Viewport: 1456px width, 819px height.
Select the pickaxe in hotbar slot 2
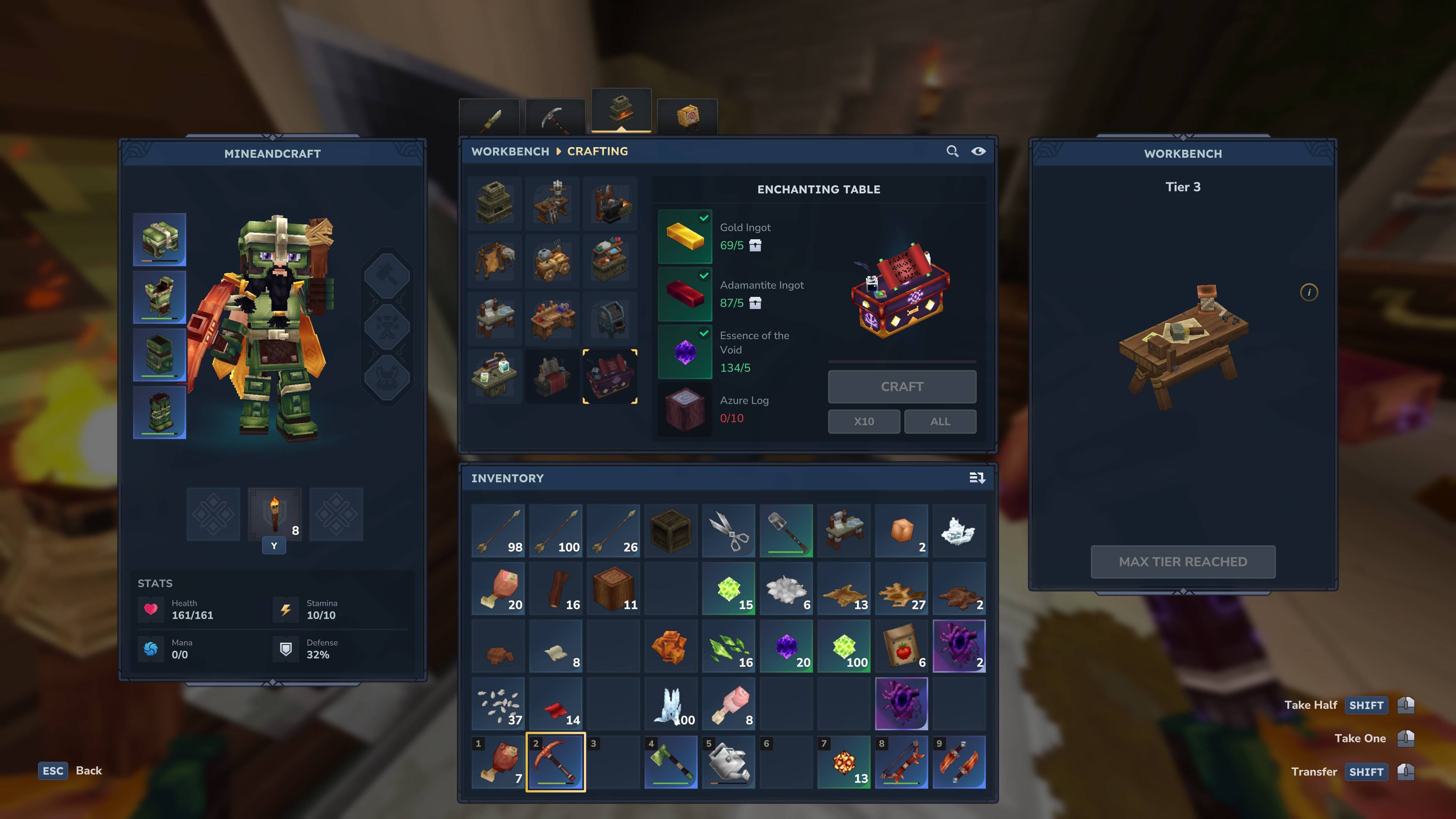[x=555, y=761]
